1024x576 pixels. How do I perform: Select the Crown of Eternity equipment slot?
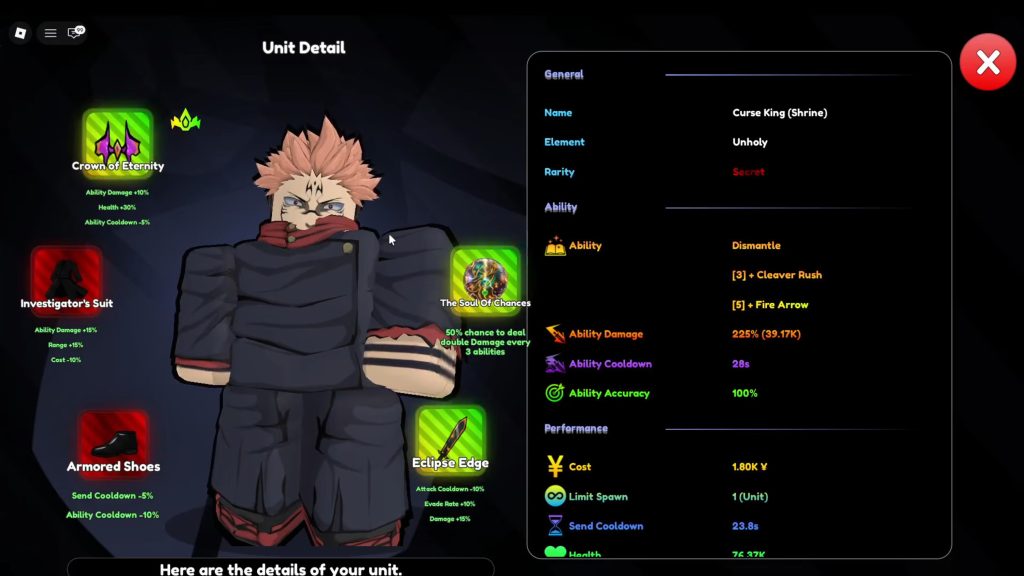coord(117,142)
